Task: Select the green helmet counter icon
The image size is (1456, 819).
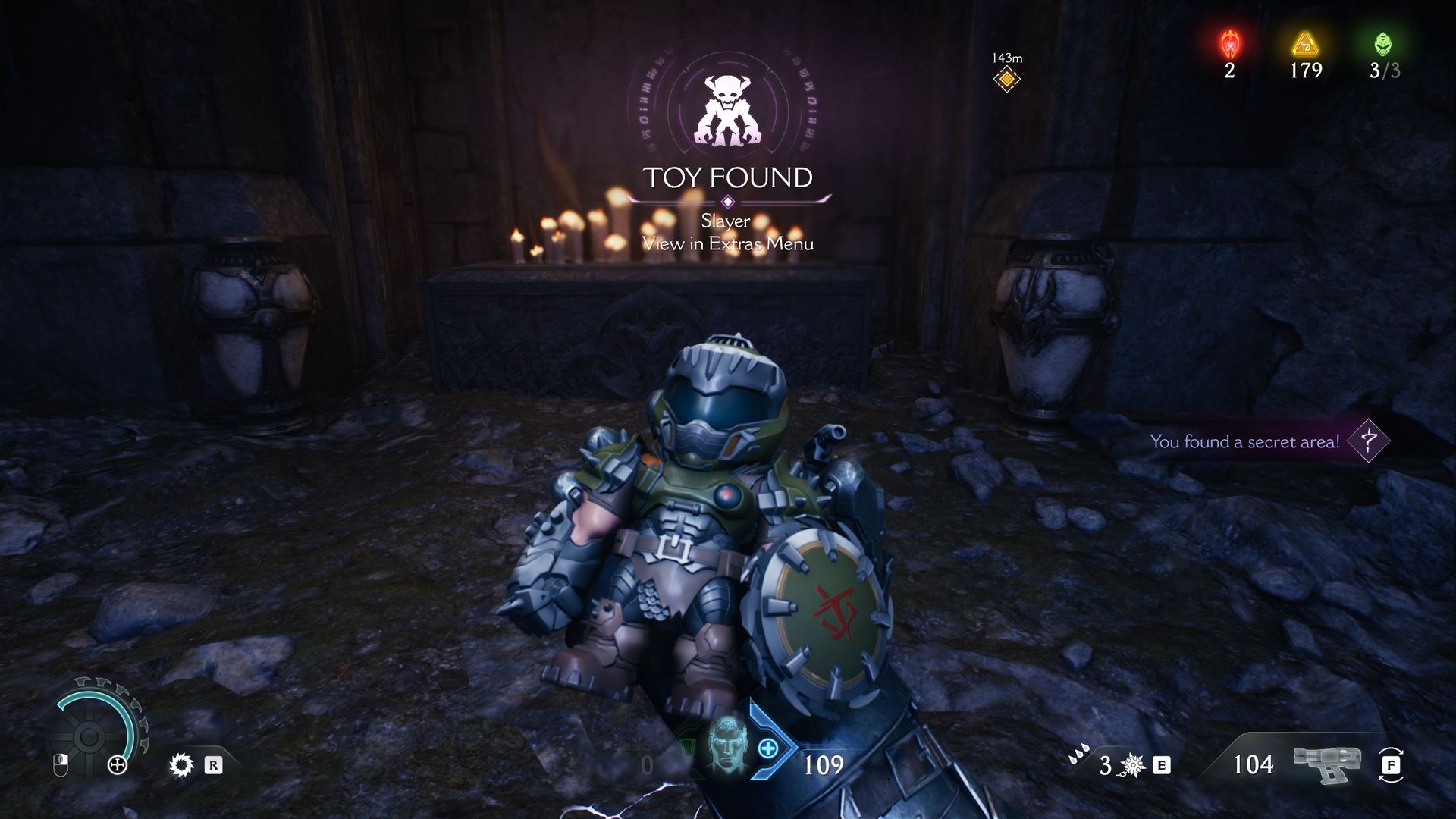Action: [1383, 44]
